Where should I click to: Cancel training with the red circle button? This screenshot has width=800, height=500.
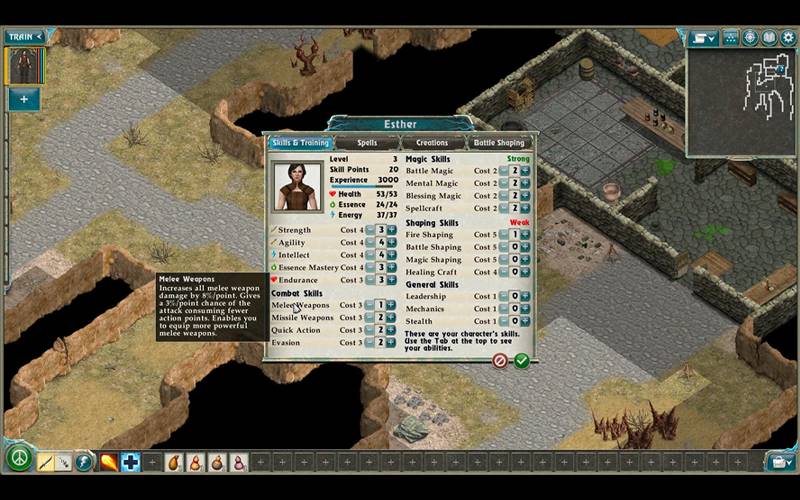coord(500,360)
